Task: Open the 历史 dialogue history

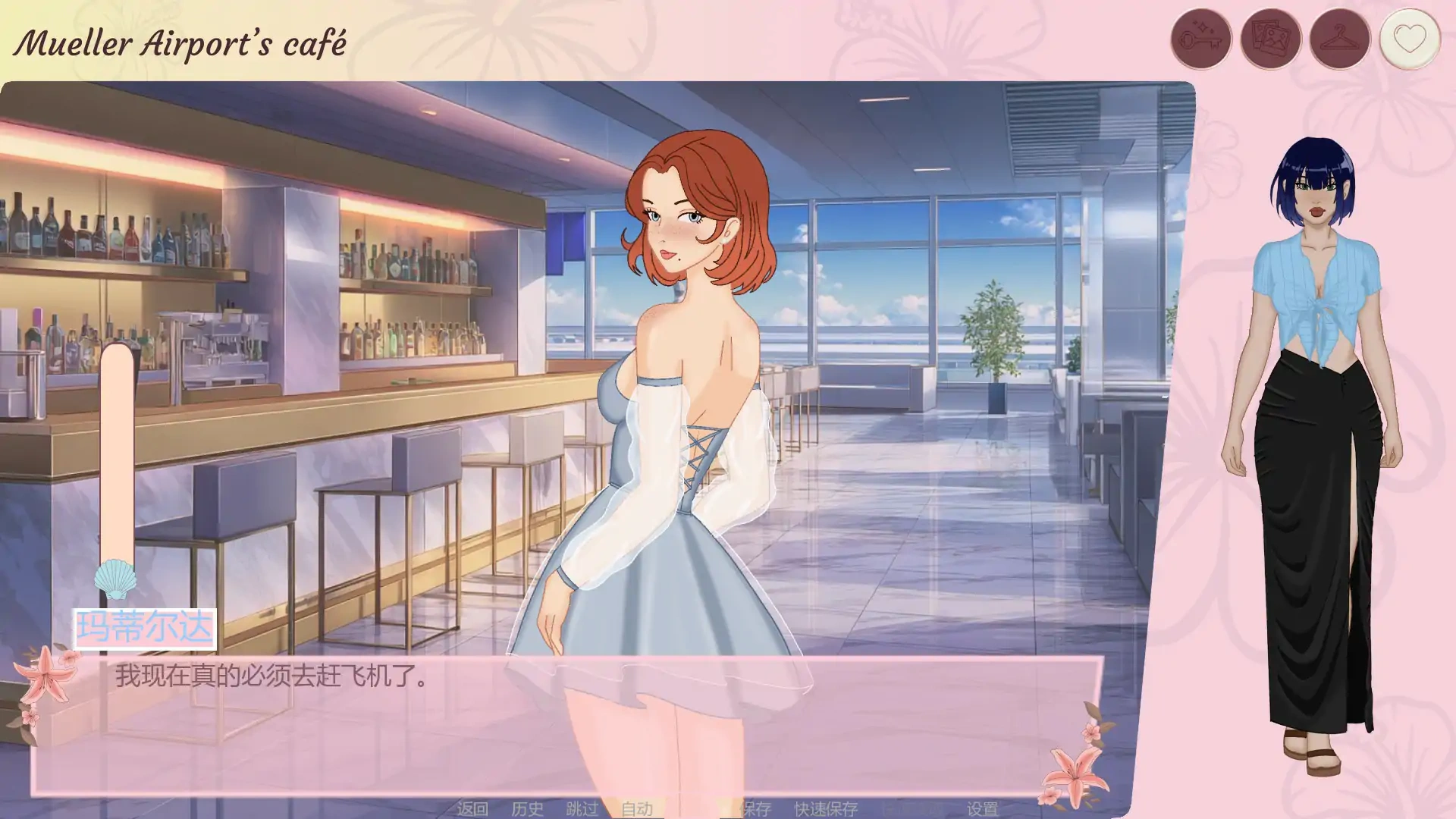Action: [526, 809]
